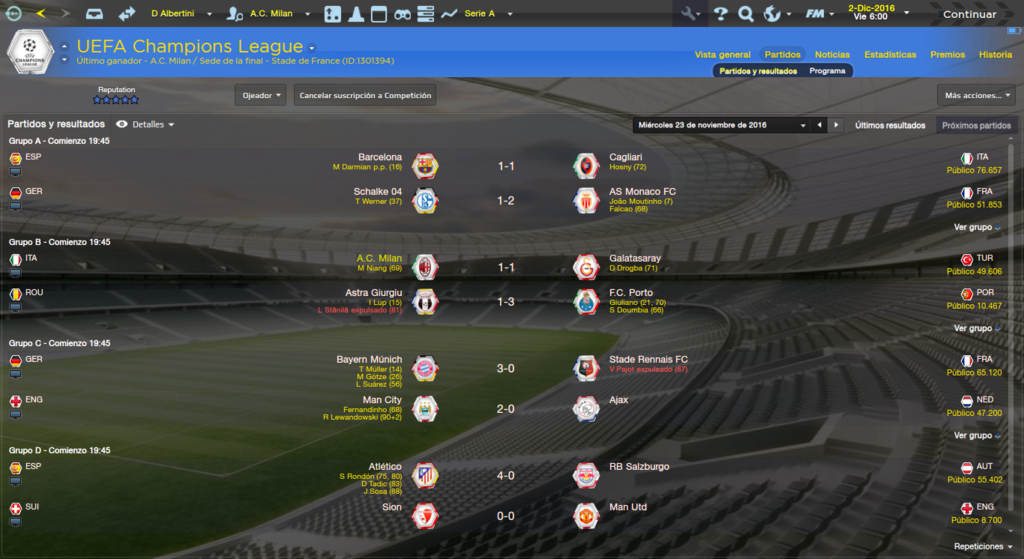This screenshot has width=1024, height=559.
Task: Open the Vista general tab
Action: (x=722, y=54)
